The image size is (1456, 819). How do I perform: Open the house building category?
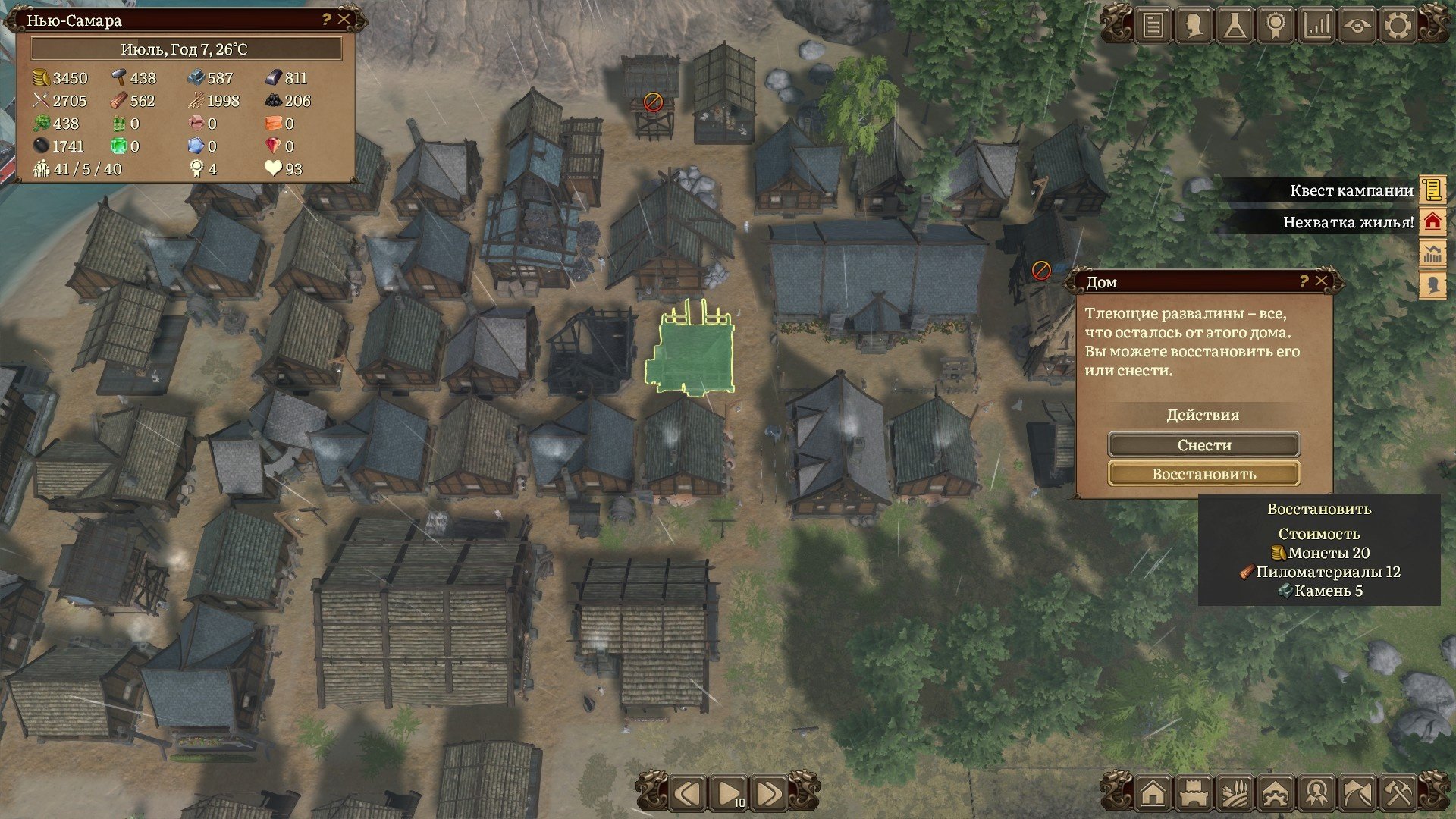[x=1153, y=794]
